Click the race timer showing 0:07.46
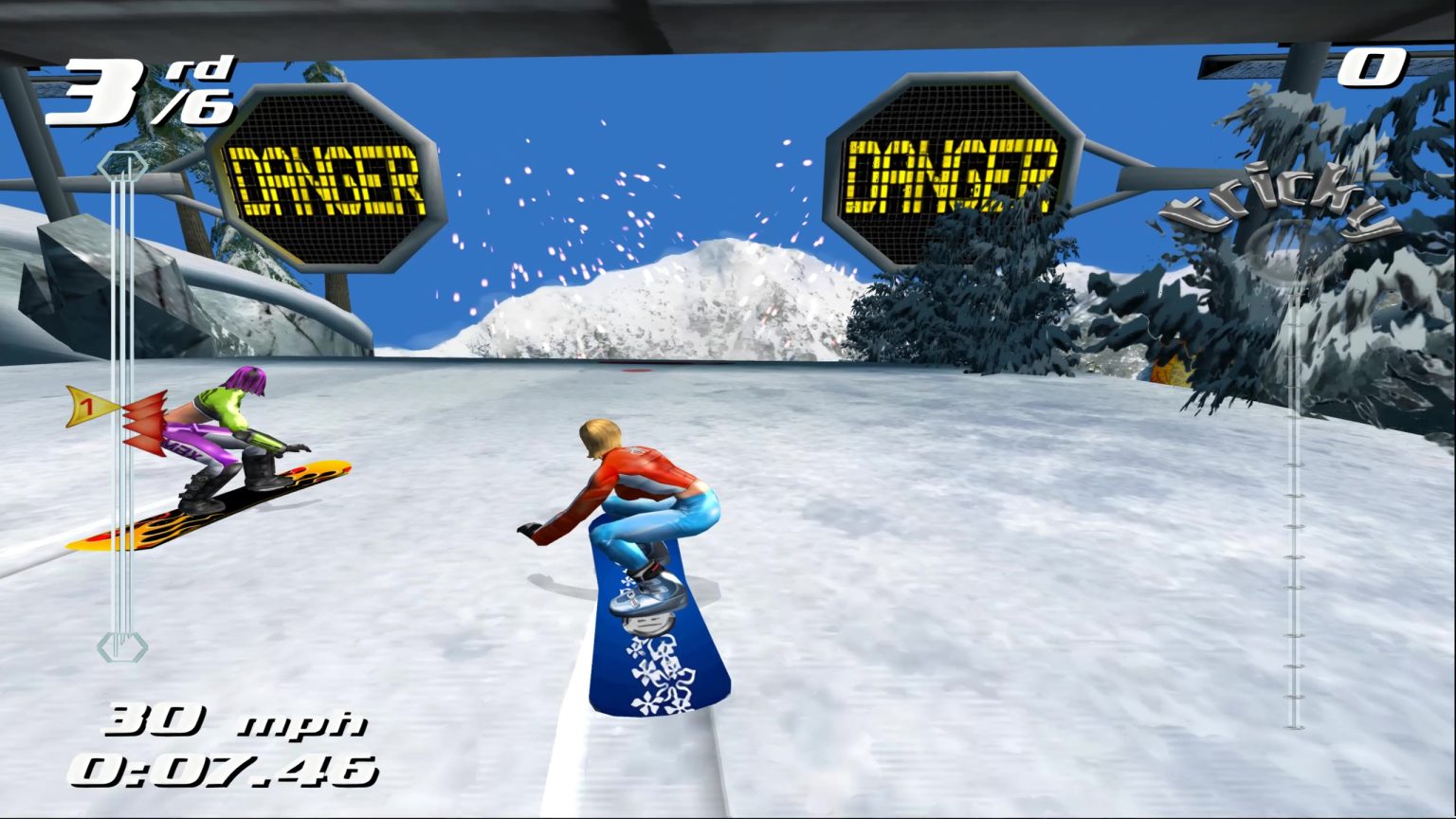The width and height of the screenshot is (1456, 819). tap(225, 770)
